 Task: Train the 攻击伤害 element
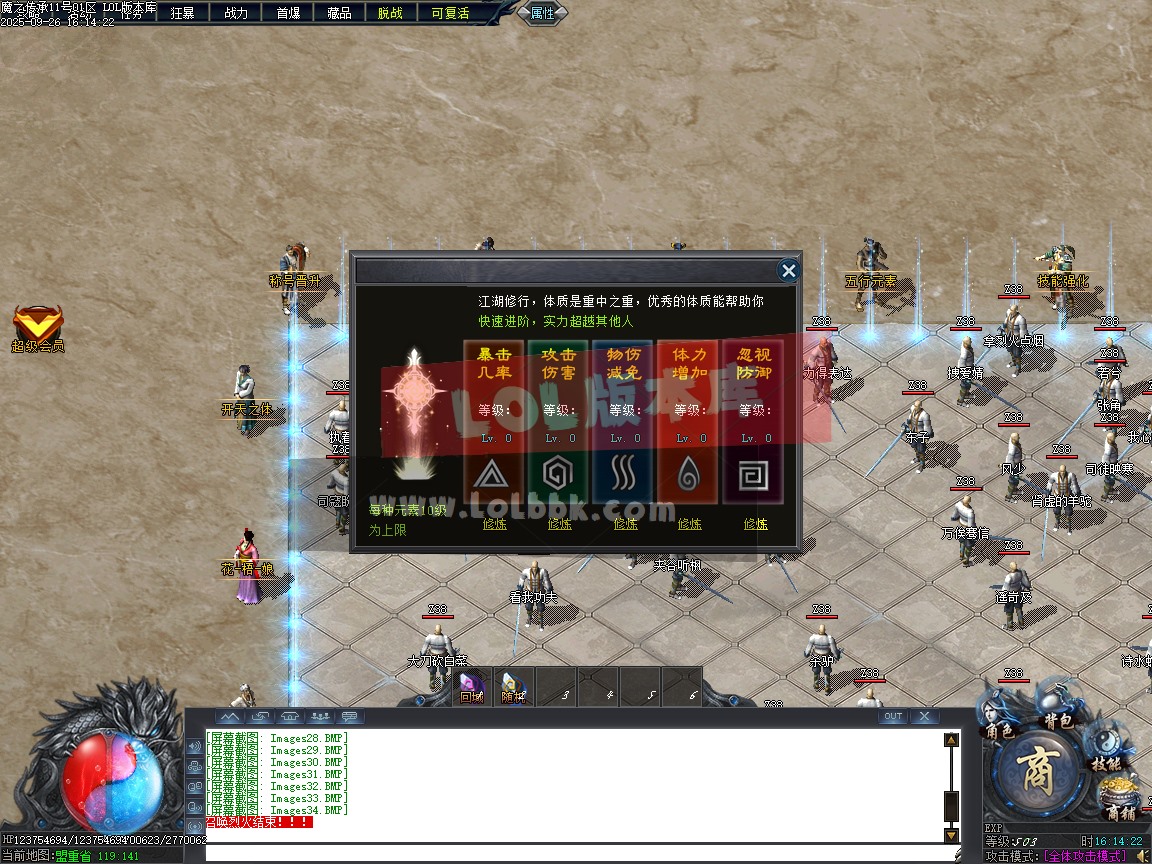click(x=560, y=523)
